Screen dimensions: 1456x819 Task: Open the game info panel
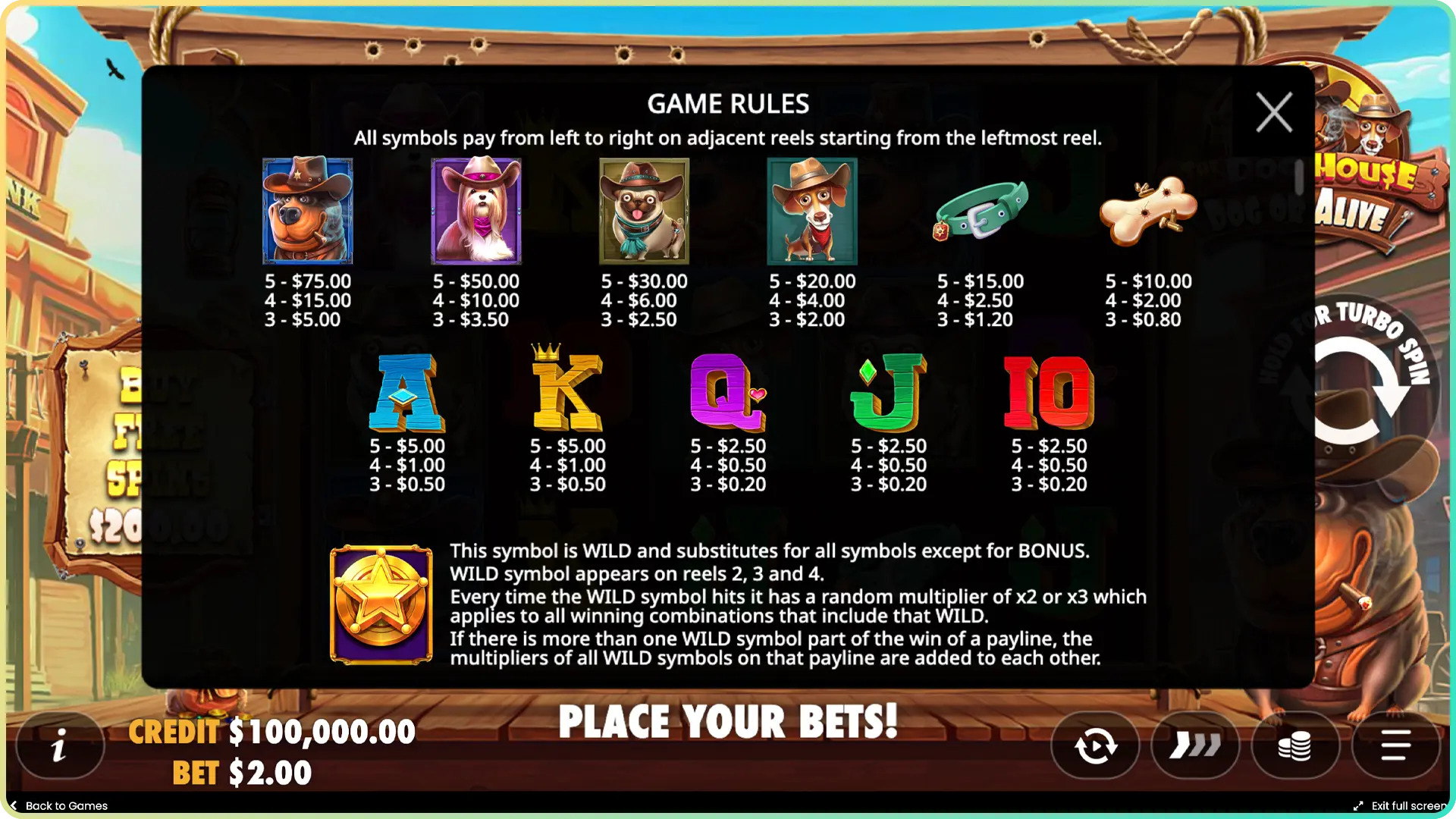(59, 745)
